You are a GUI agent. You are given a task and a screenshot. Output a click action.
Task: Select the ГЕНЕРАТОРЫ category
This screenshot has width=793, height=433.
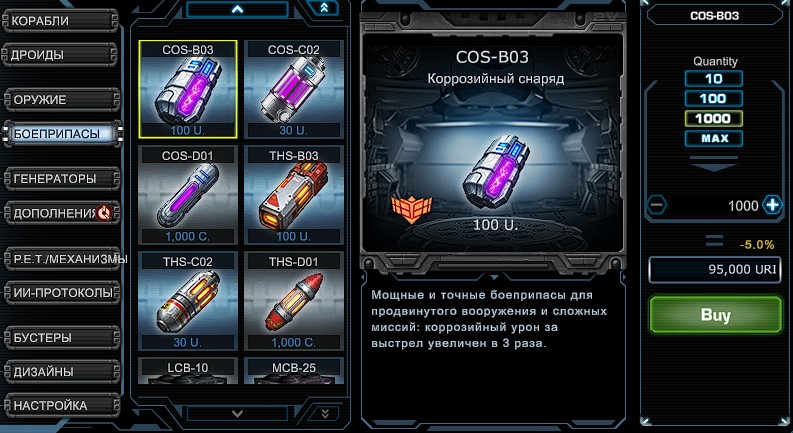pos(60,179)
